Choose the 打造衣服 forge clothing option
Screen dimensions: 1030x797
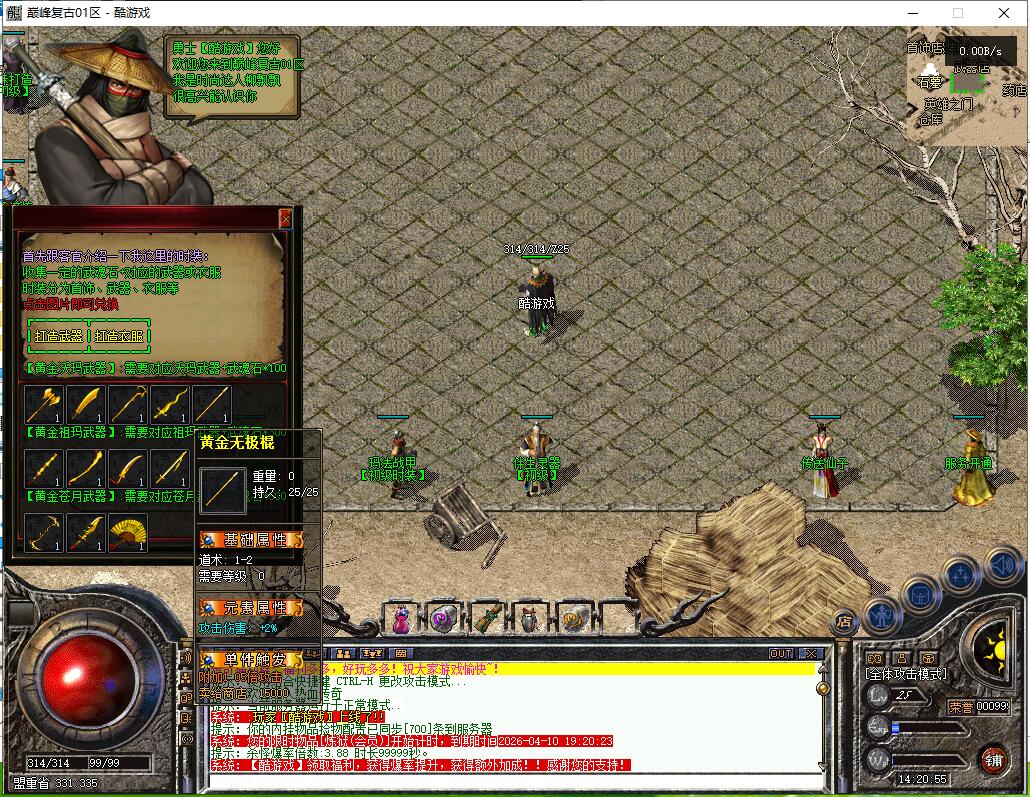(x=120, y=336)
